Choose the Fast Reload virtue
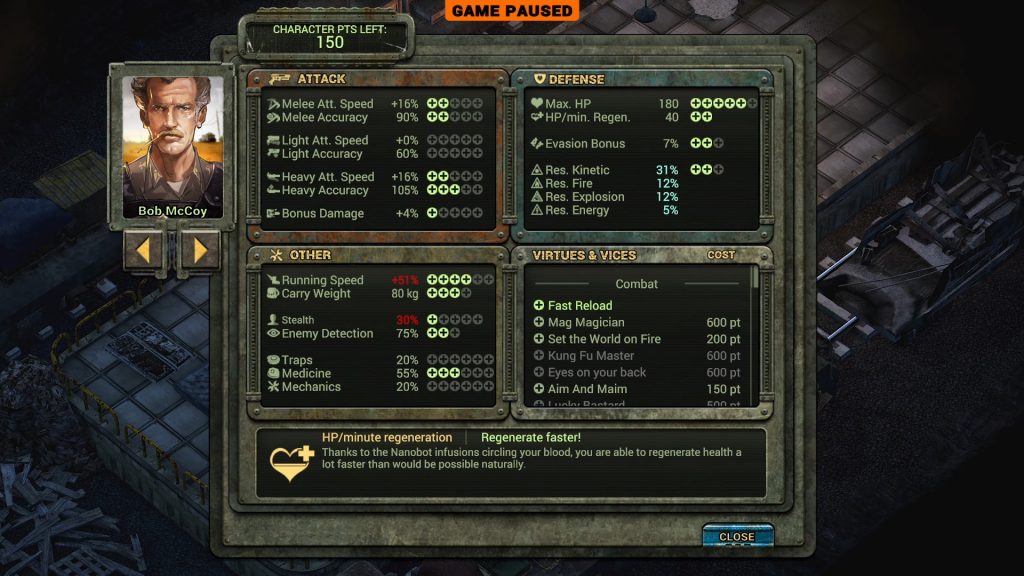1024x576 pixels. tap(579, 305)
